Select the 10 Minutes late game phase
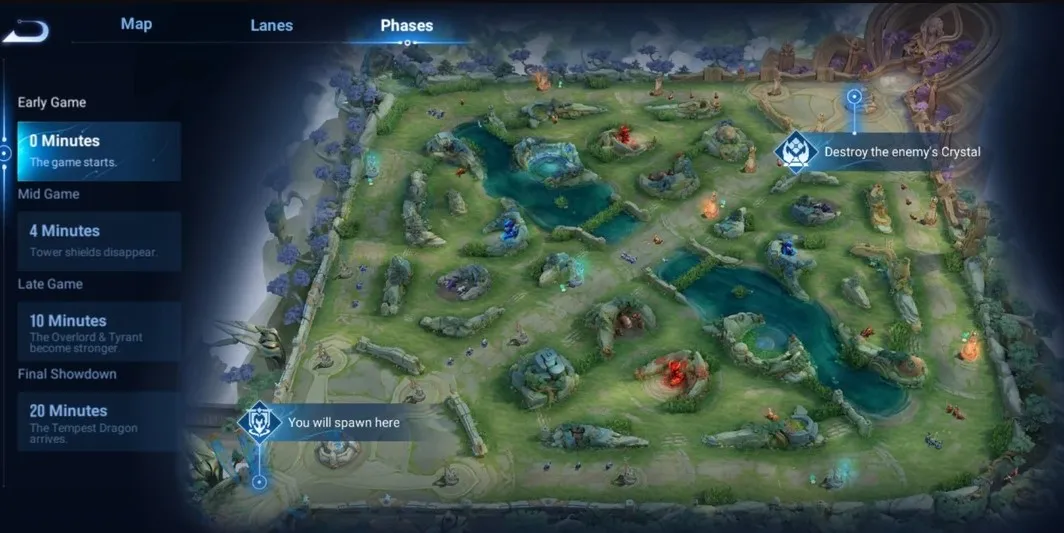The image size is (1064, 533). pyautogui.click(x=99, y=331)
